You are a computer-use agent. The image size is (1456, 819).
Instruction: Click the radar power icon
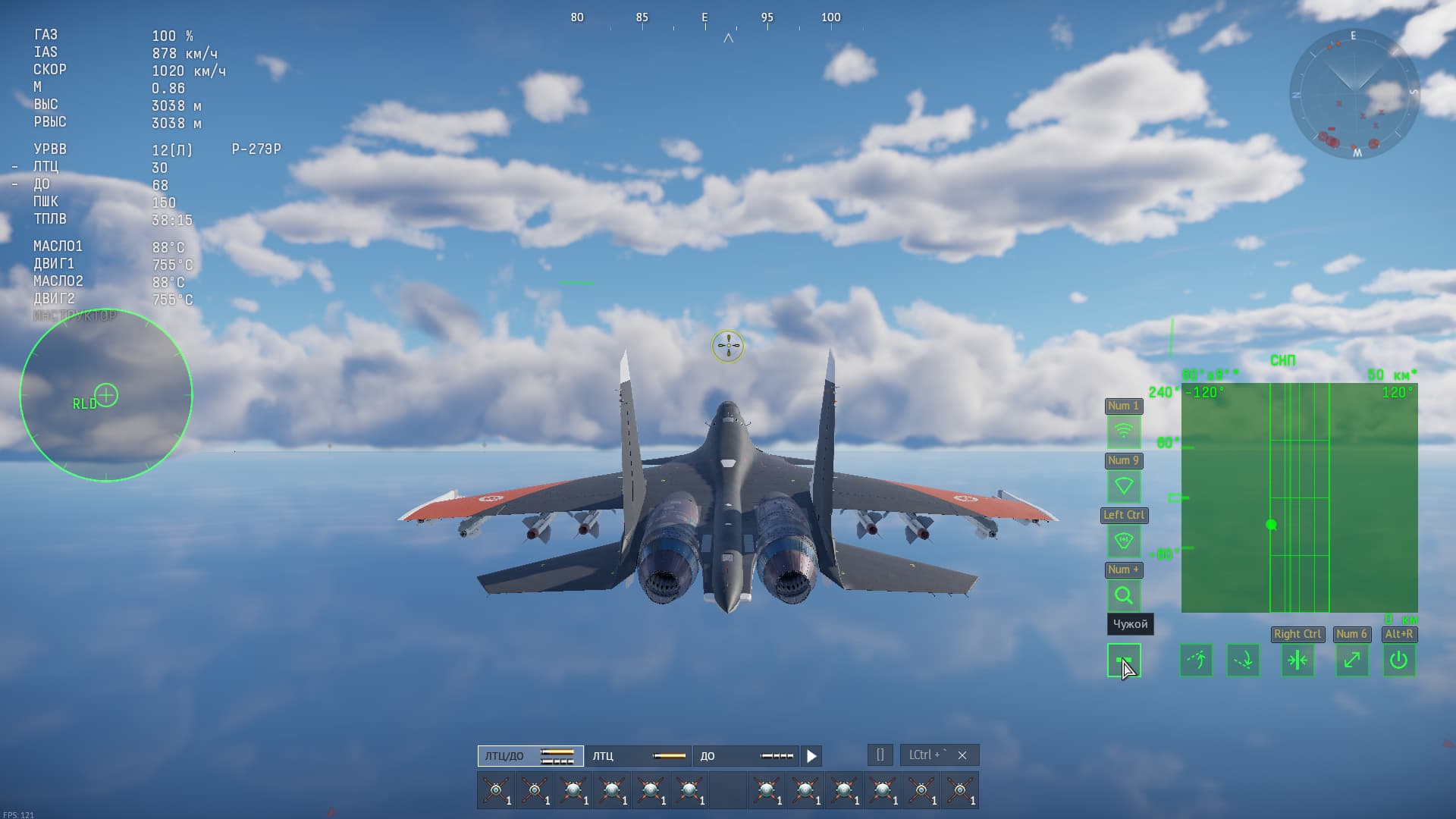point(1399,661)
